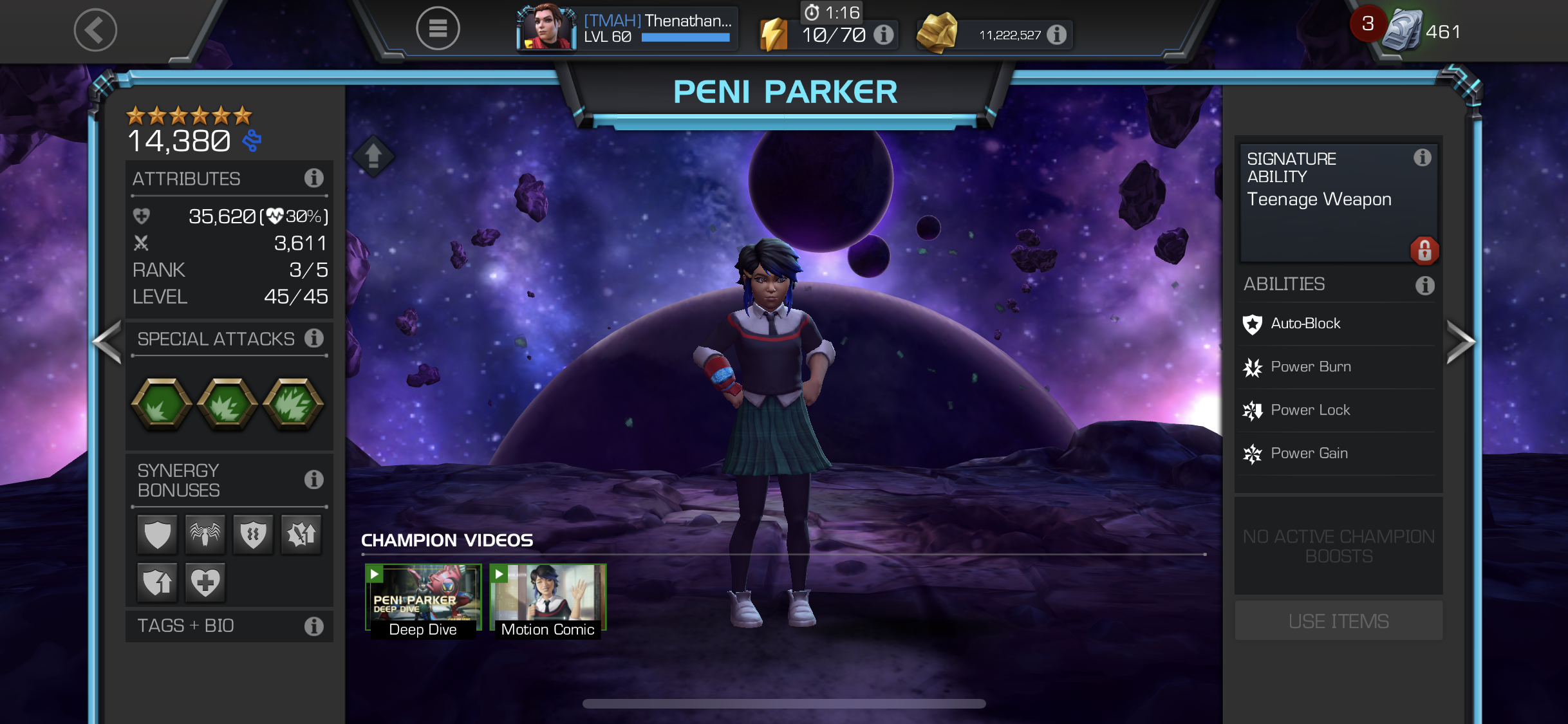Screen dimensions: 1568x724
Task: Play the Motion Comic video
Action: [x=548, y=600]
